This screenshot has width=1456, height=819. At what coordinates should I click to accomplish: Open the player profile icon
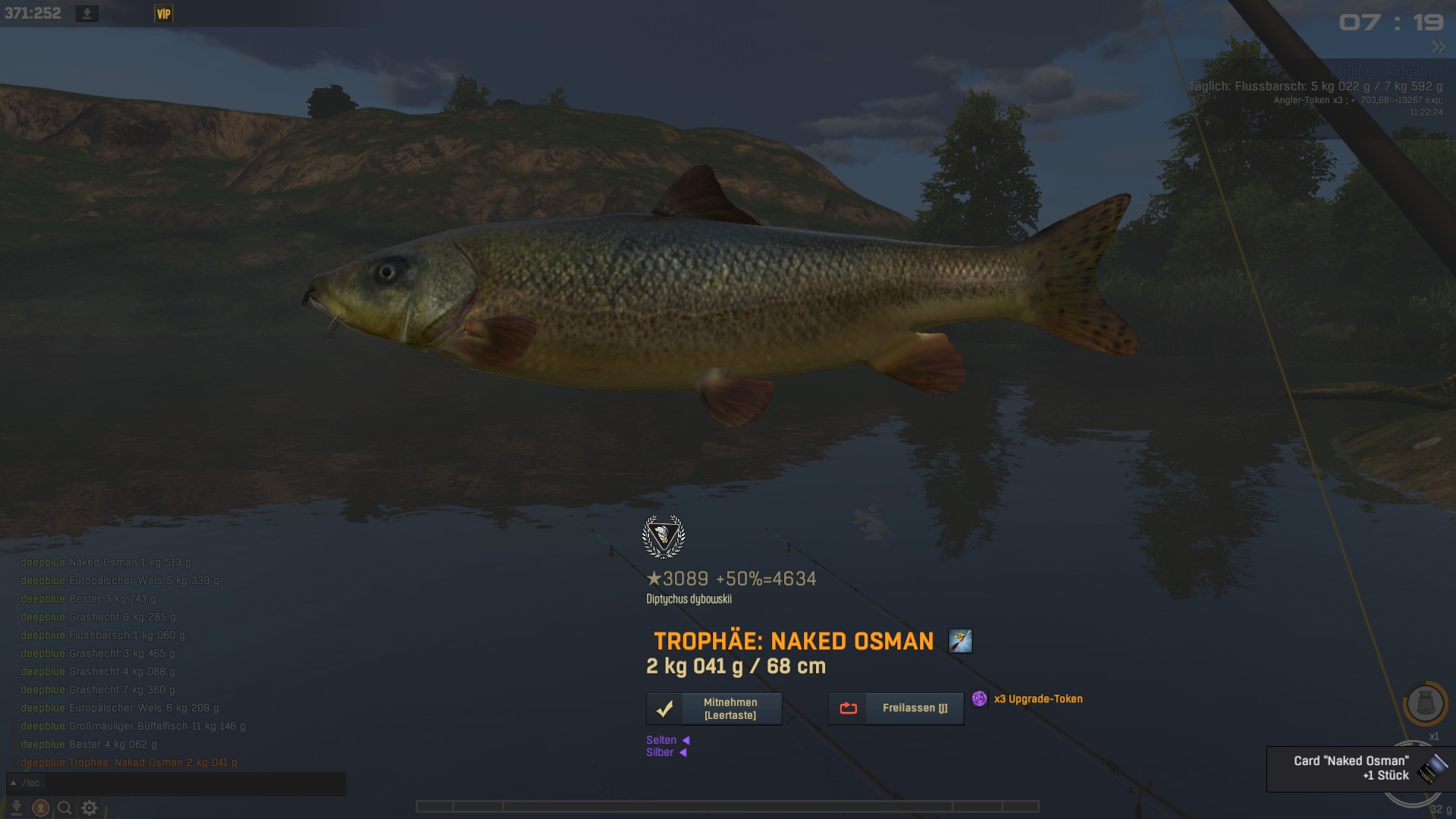click(x=41, y=808)
